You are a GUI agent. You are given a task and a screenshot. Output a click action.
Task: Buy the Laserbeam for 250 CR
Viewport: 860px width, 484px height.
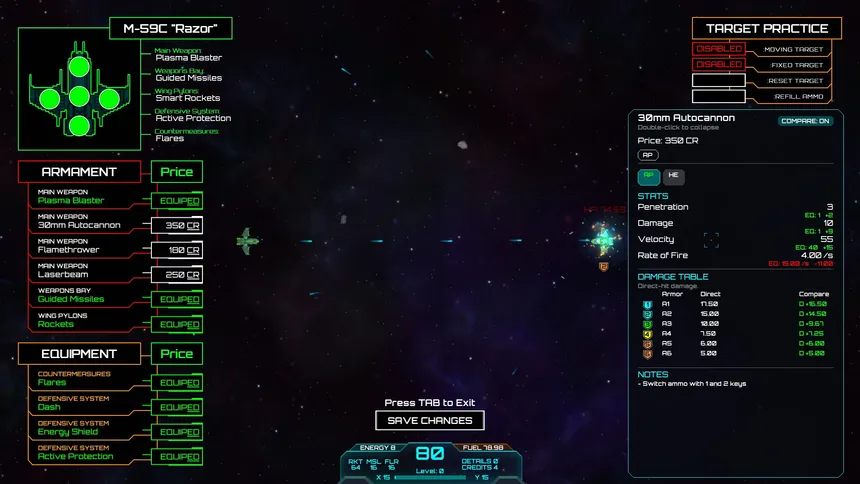176,275
